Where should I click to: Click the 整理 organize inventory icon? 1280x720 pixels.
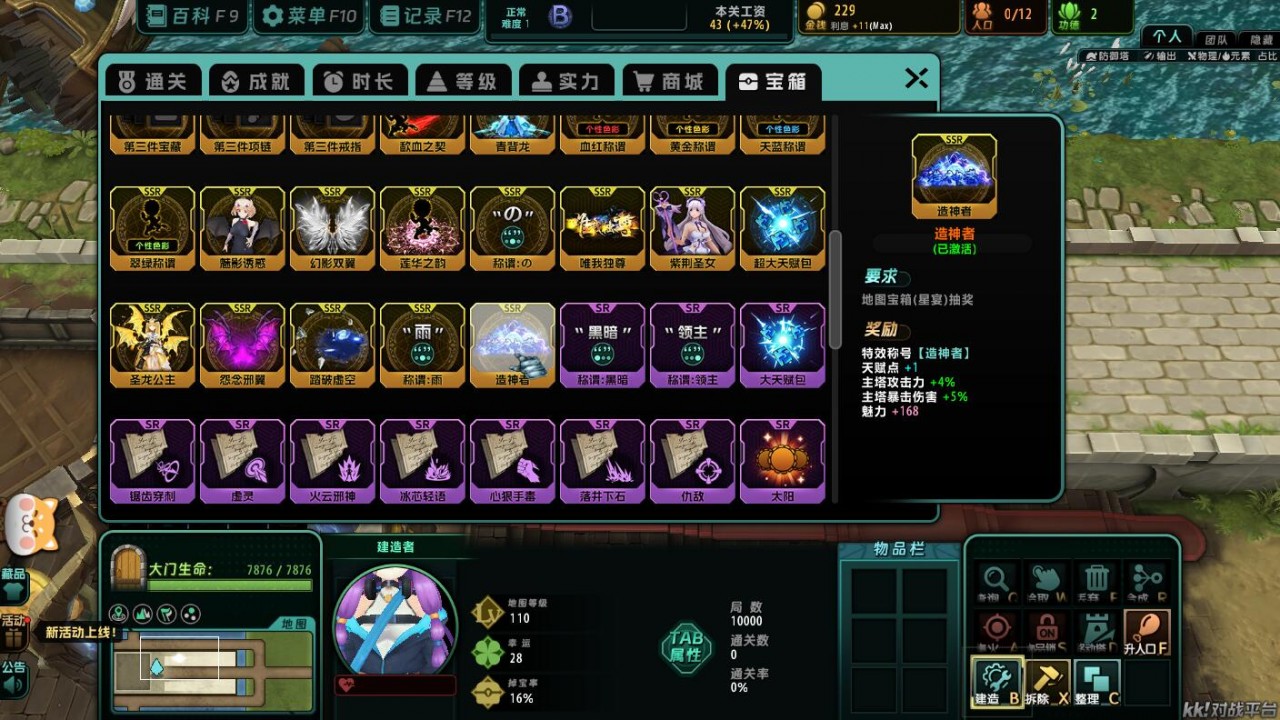(1097, 679)
